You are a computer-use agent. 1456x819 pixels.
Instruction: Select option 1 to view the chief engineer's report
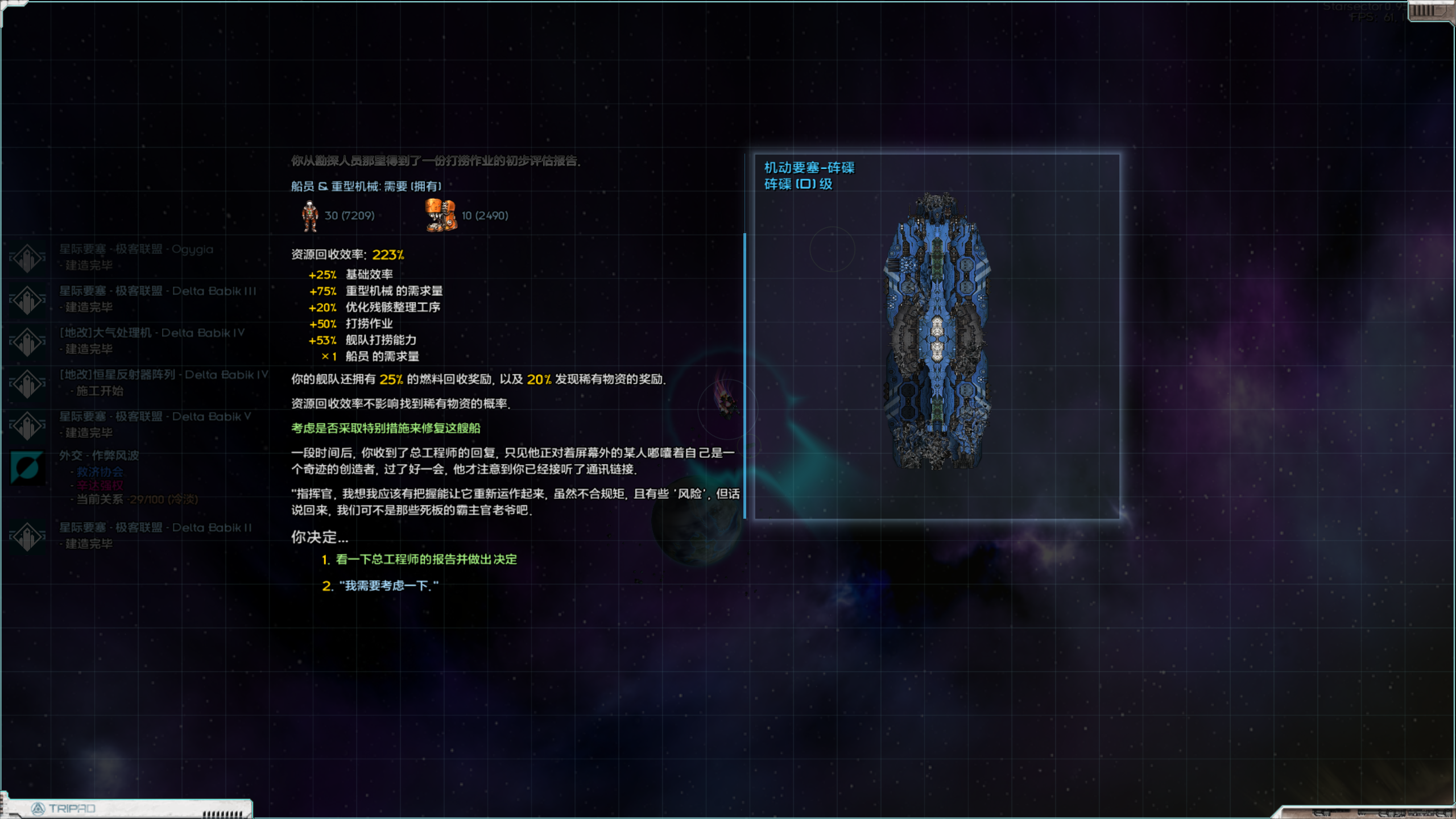tap(425, 560)
